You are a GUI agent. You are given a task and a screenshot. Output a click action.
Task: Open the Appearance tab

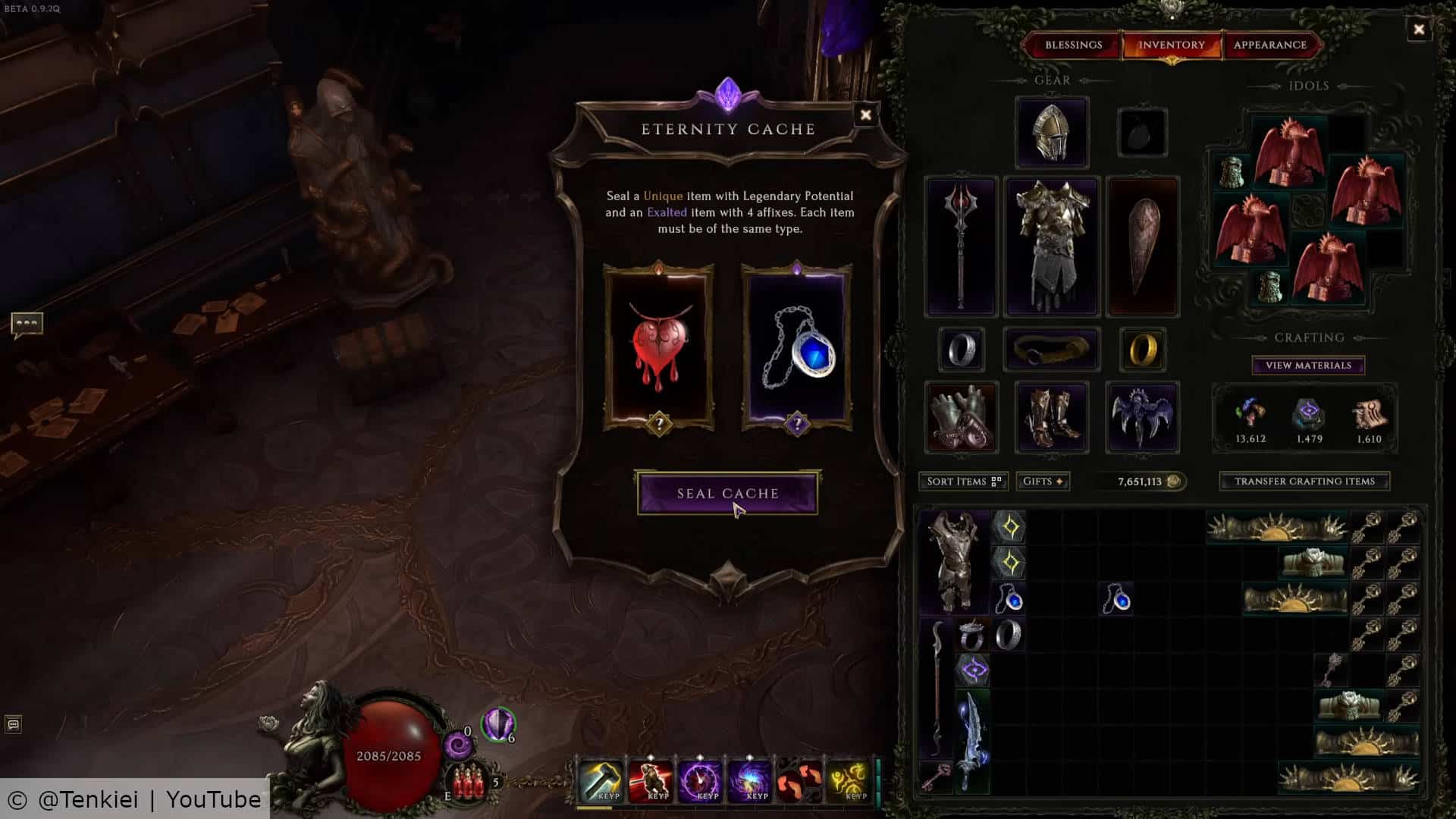click(x=1270, y=45)
